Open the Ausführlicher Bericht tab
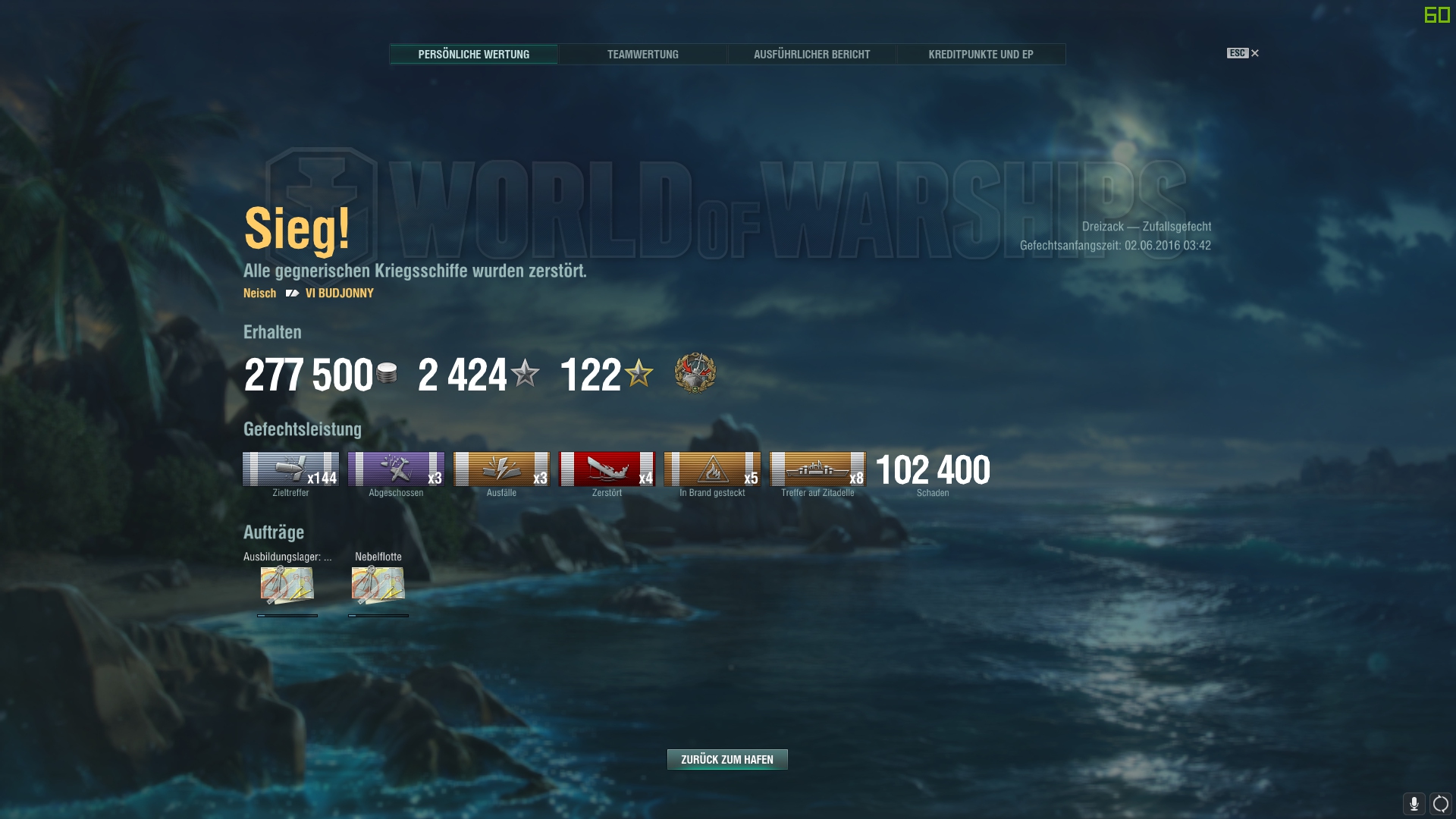Screen dimensions: 1456x819 click(x=811, y=55)
